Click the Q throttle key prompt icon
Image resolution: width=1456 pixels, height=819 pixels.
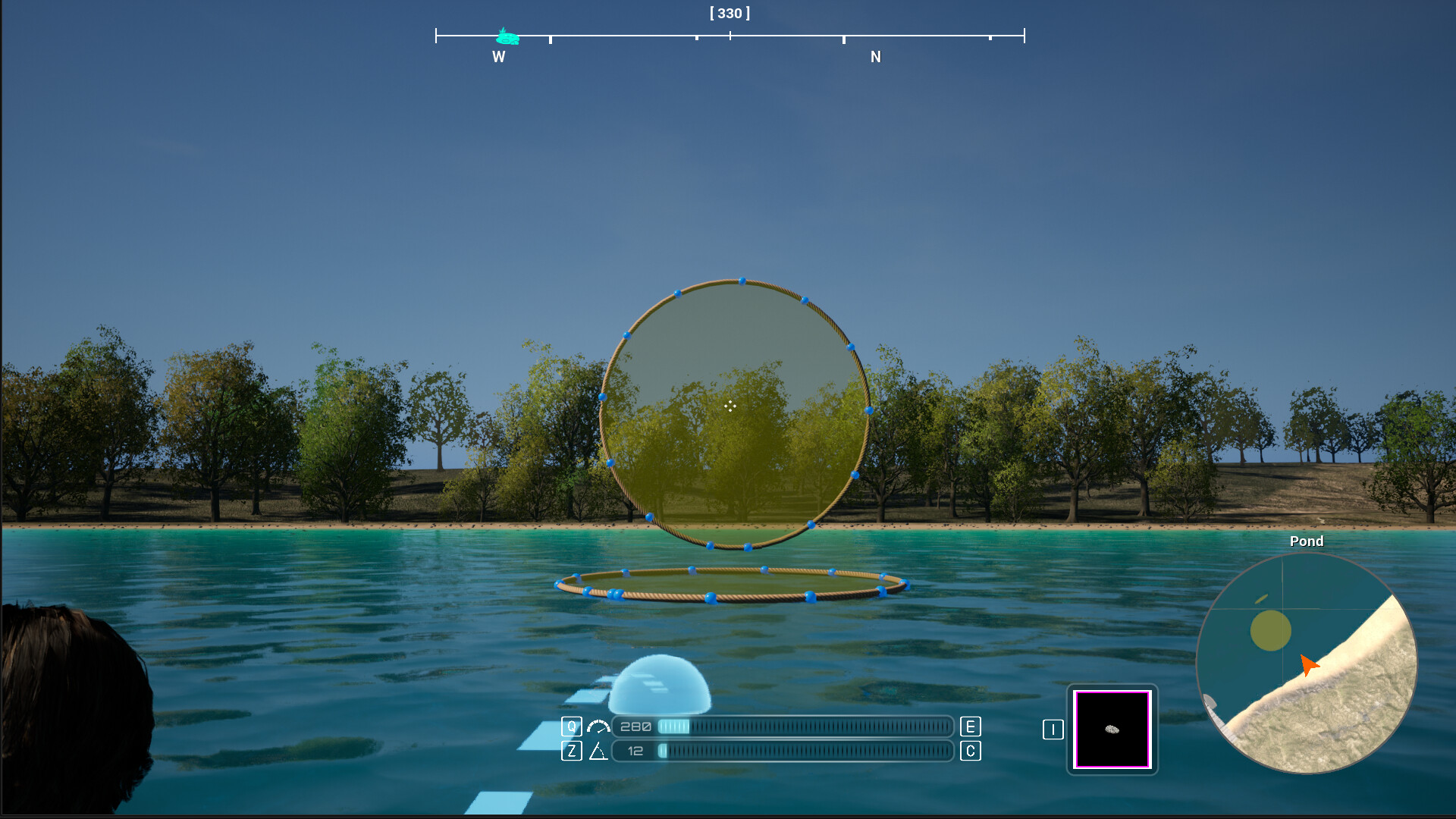pyautogui.click(x=571, y=726)
